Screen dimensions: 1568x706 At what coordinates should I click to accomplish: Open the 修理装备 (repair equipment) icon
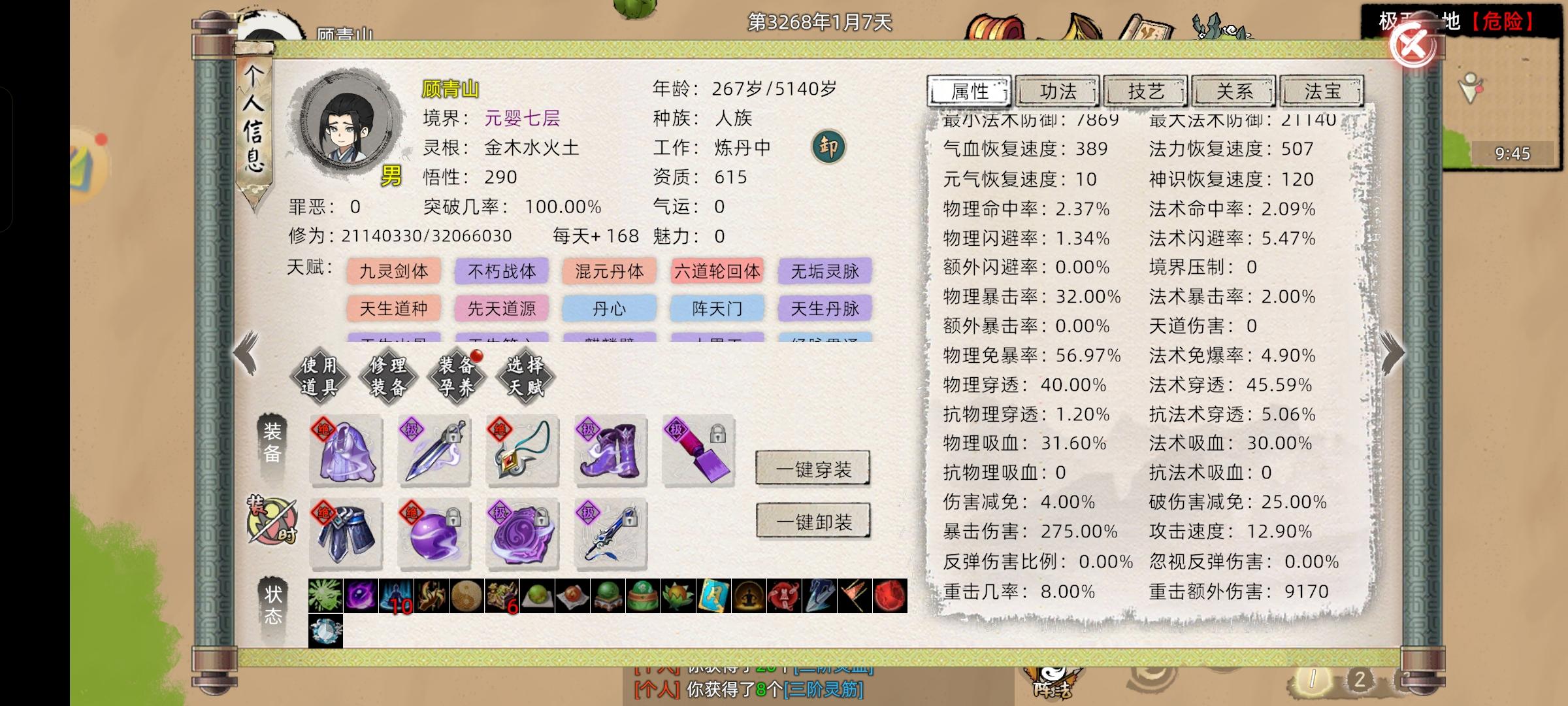[x=389, y=375]
